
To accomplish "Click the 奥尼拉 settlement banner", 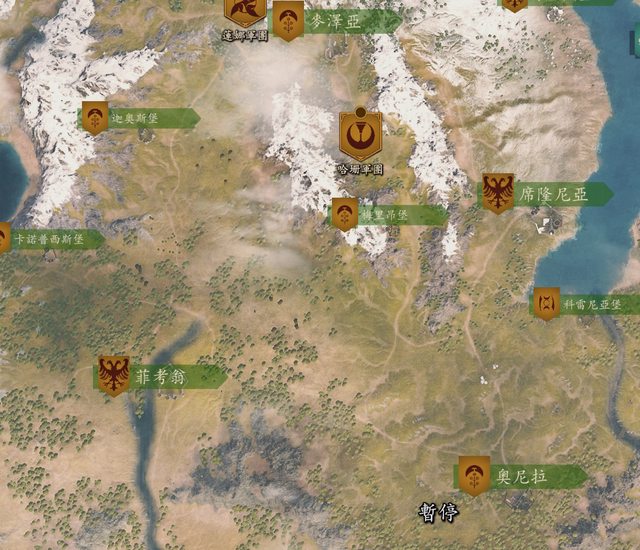I will (523, 477).
